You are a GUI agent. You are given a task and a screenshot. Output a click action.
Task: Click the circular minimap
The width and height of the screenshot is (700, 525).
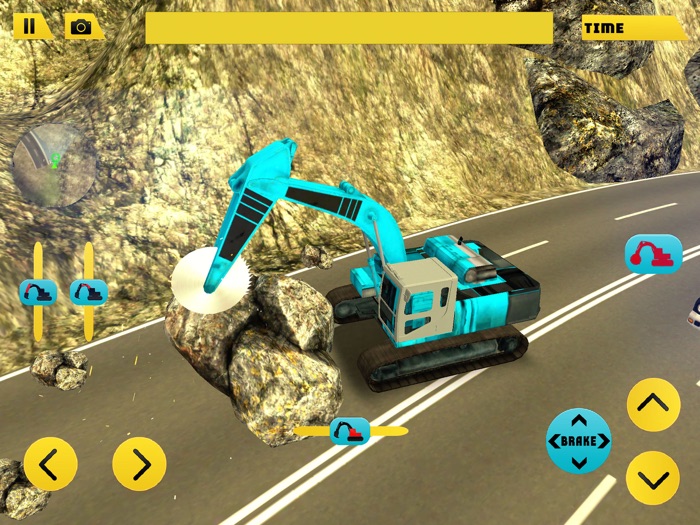click(54, 165)
